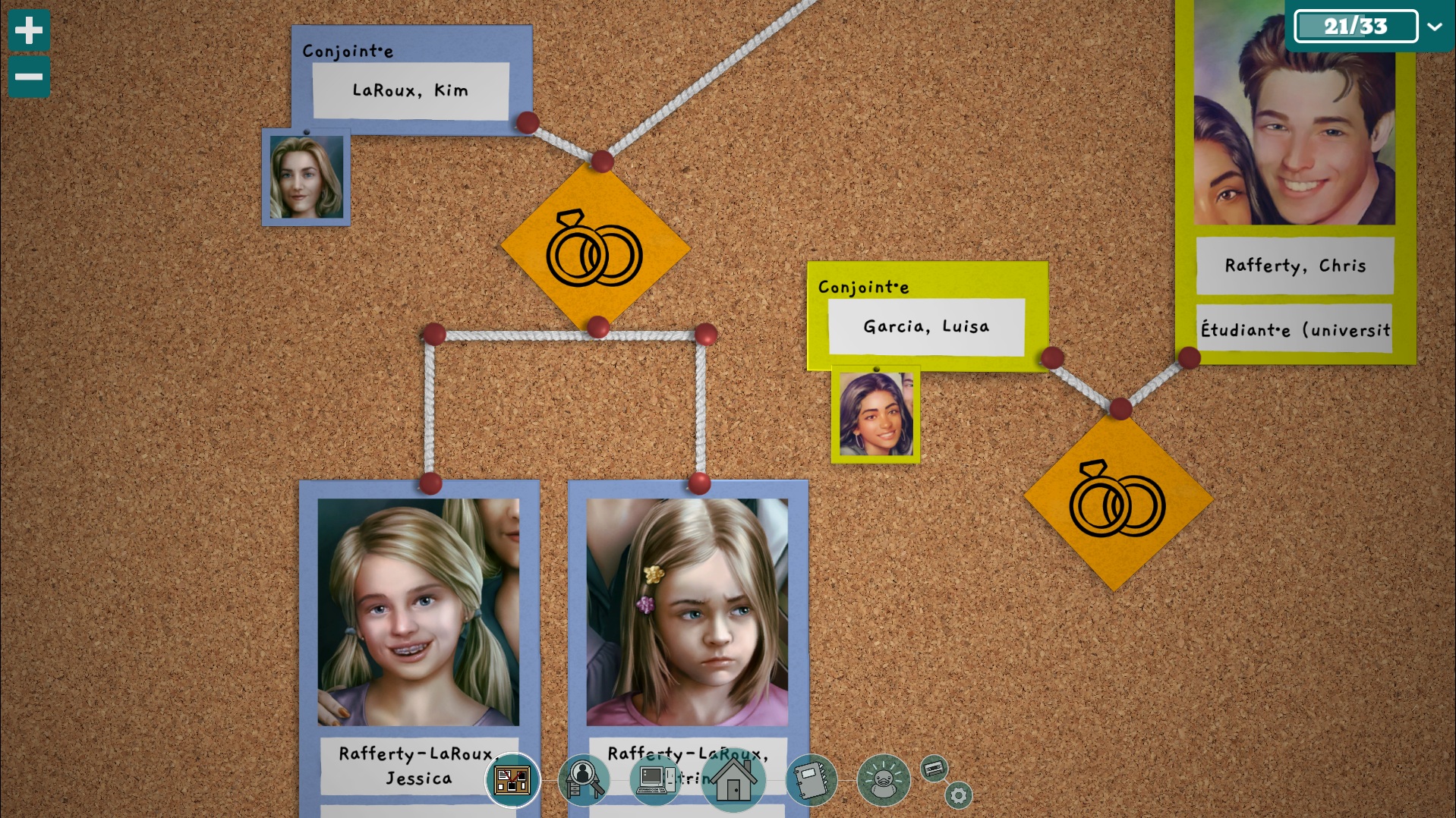The width and height of the screenshot is (1456, 818).
Task: Click the marriage rings note under Kim LaRoux
Action: [595, 248]
